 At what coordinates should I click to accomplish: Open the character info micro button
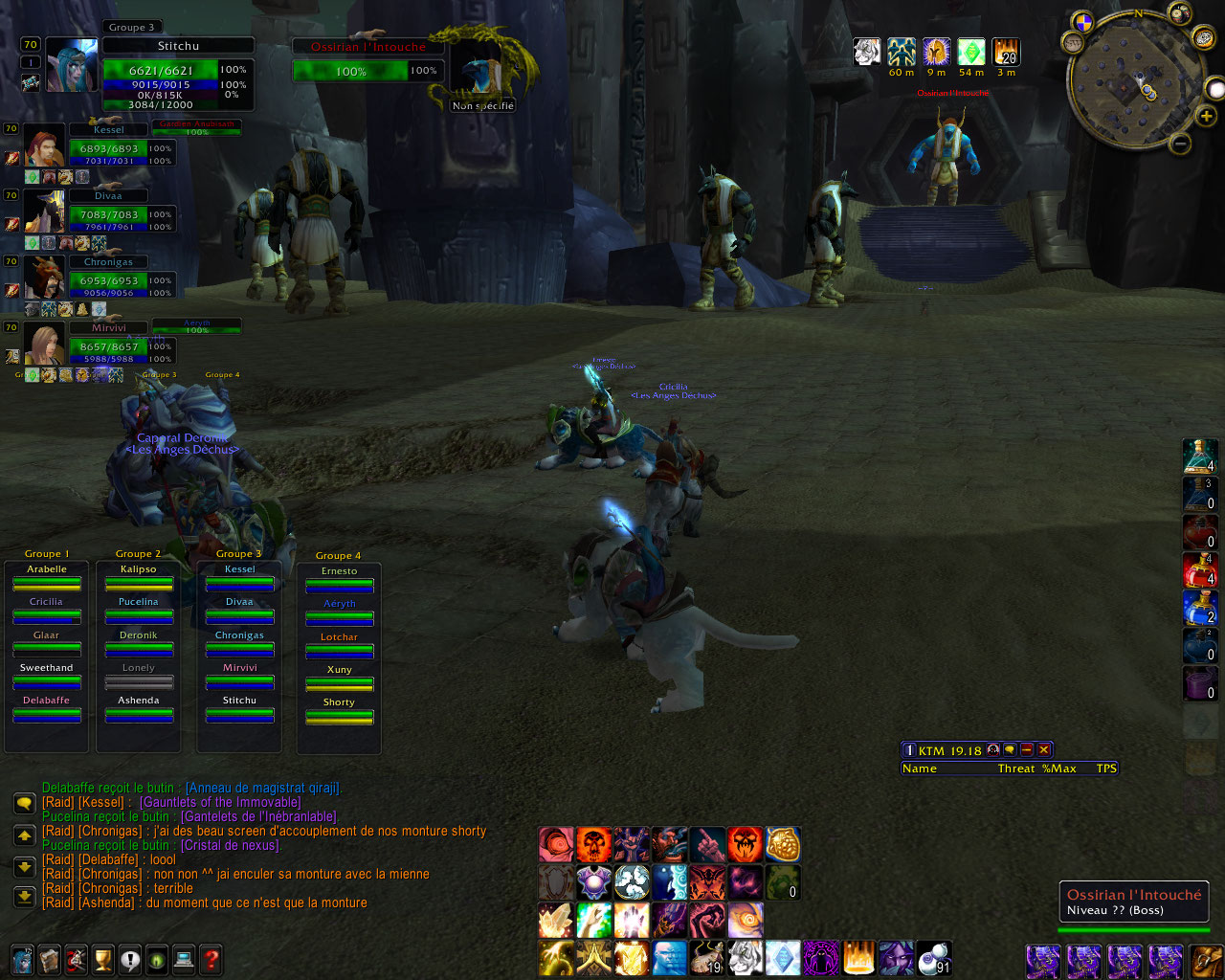[x=23, y=959]
